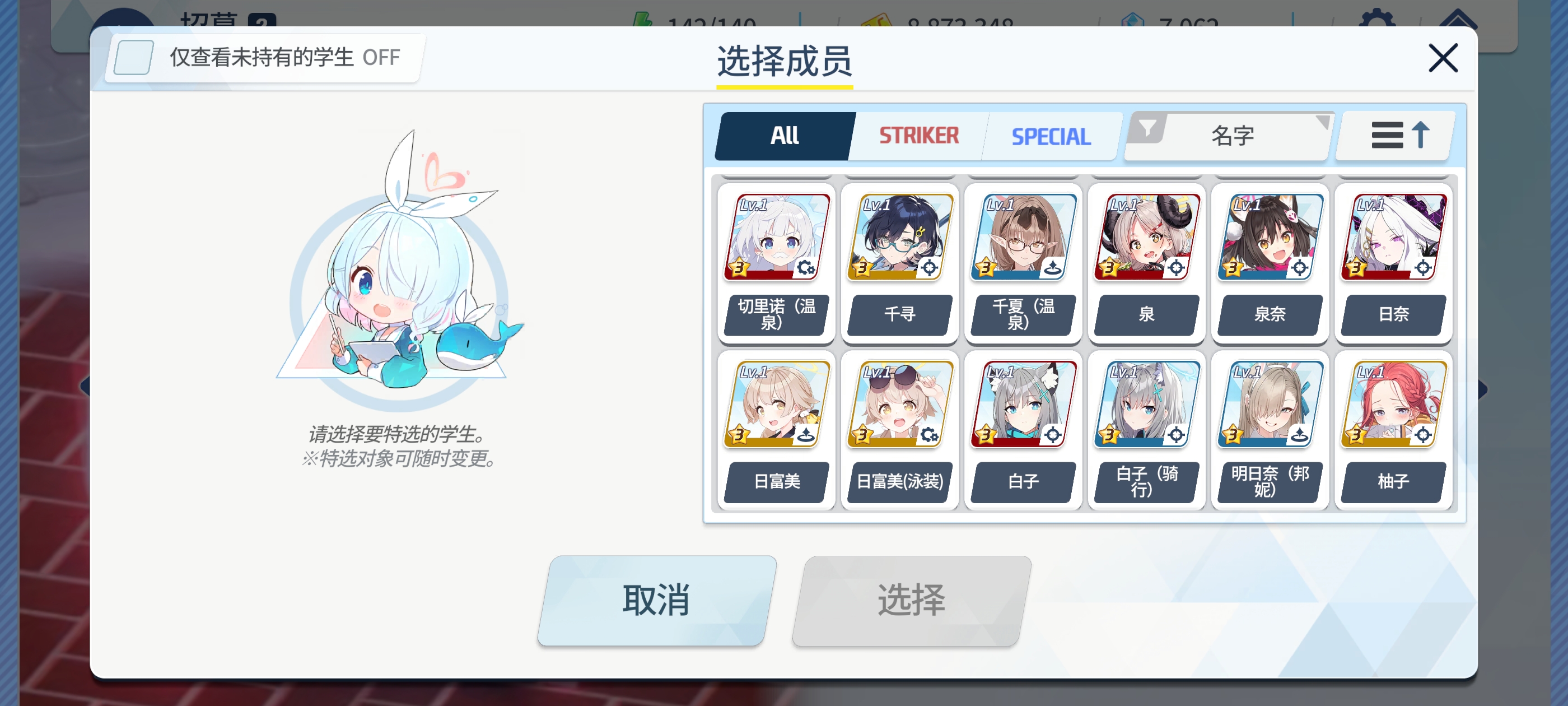Toggle the 仅查看未持有的学生 checkbox on
This screenshot has width=1568, height=706.
tap(133, 57)
